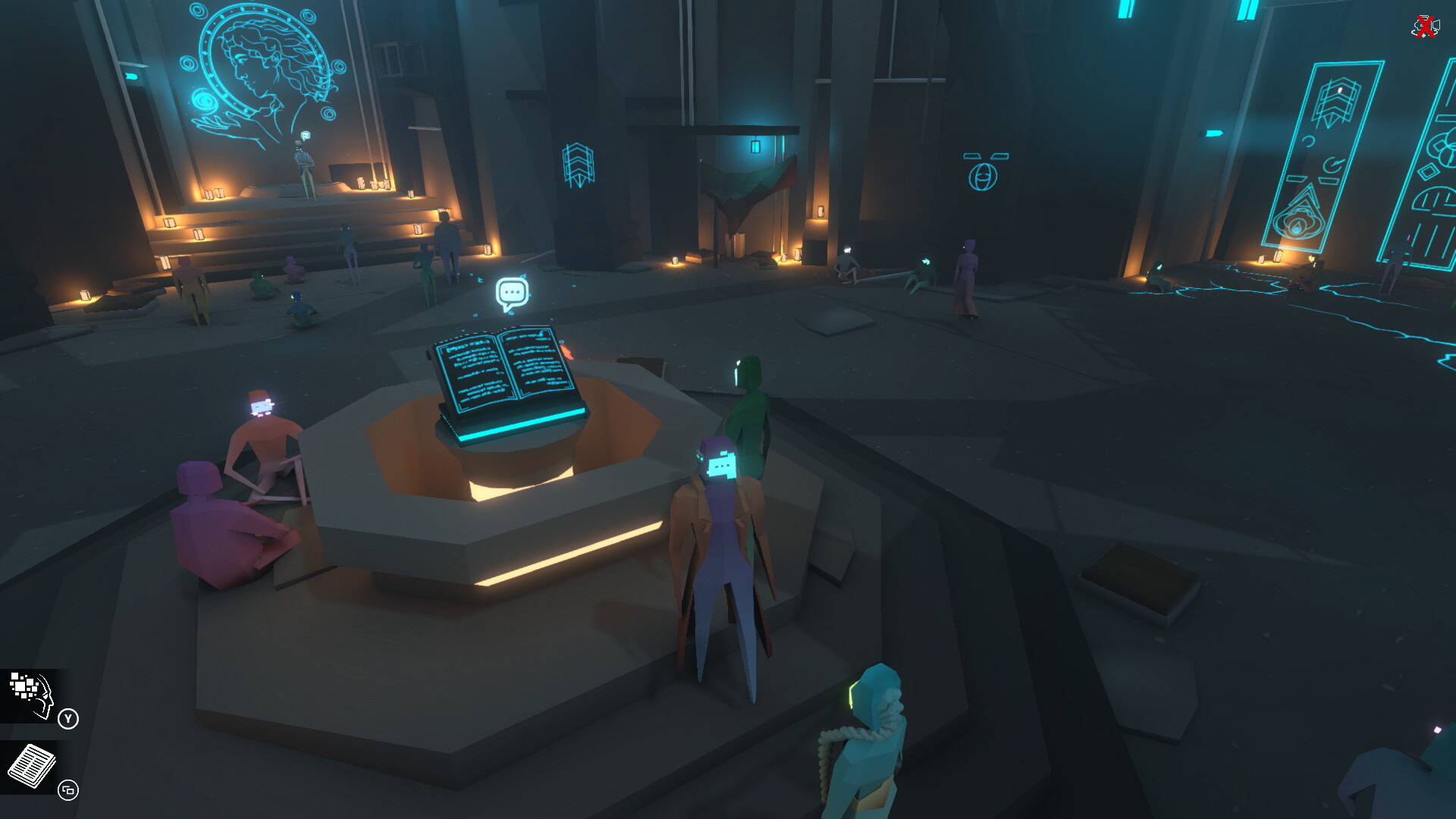Activate the pixelated head scan ability icon
This screenshot has width=1456, height=819.
click(32, 694)
